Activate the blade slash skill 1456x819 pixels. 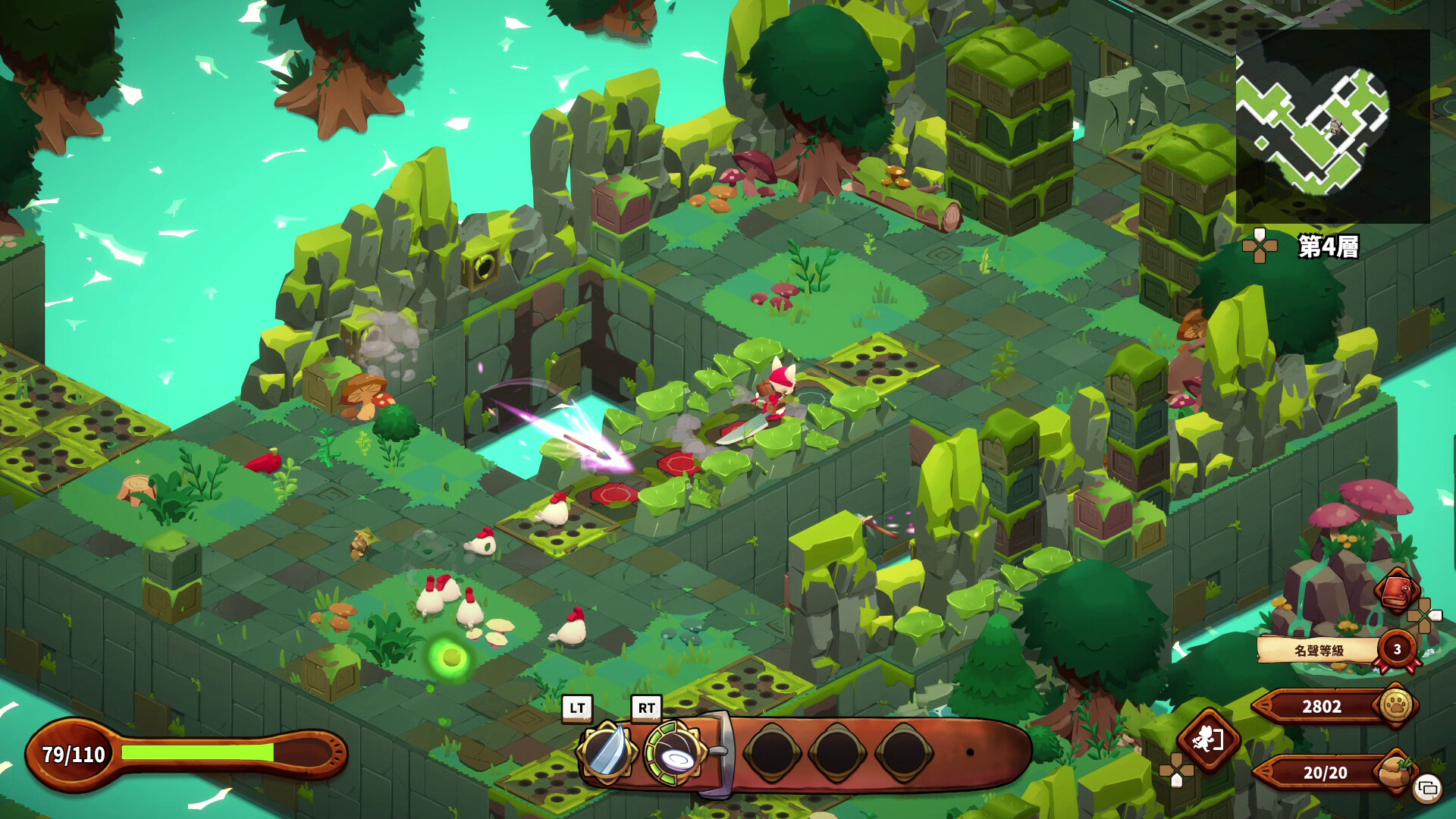coord(606,752)
